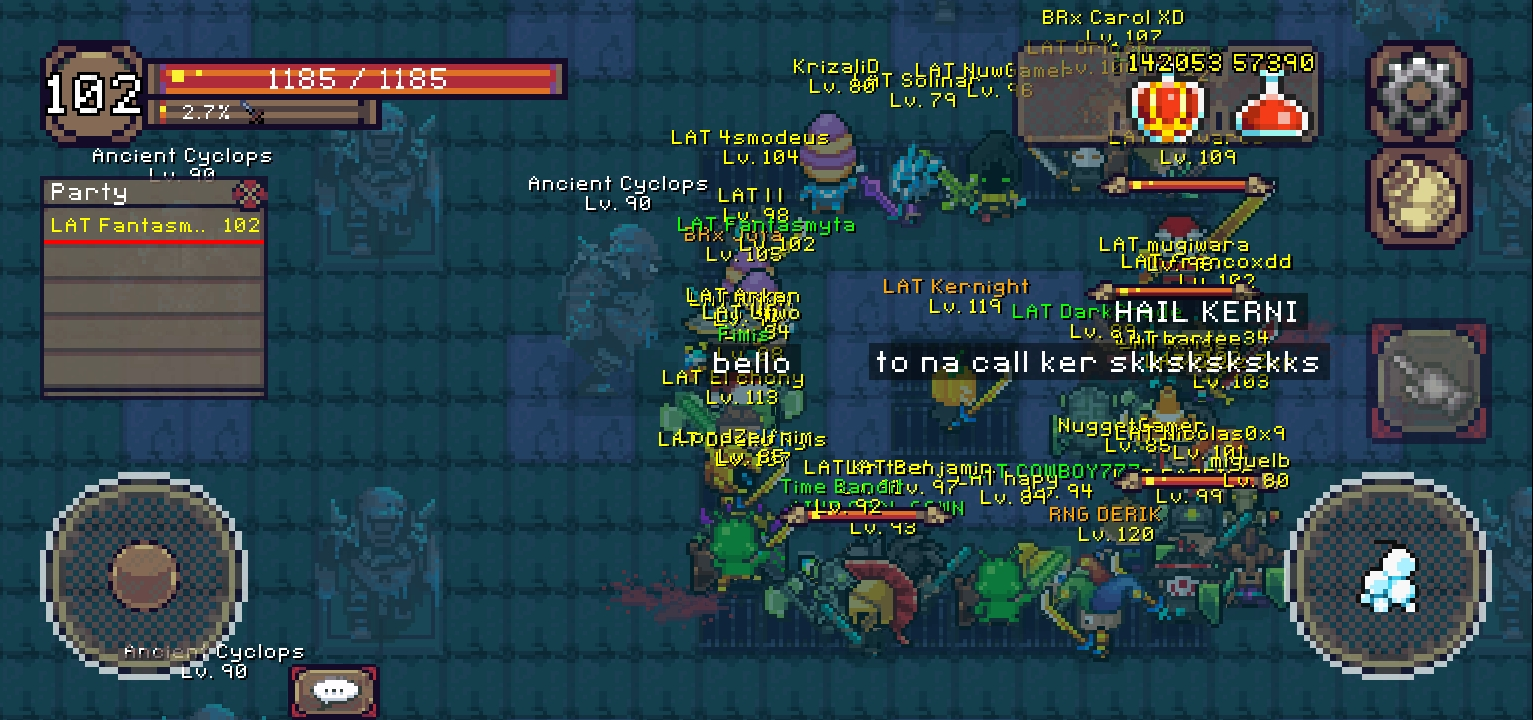The width and height of the screenshot is (1533, 720).
Task: Tap the white fist attack button
Action: point(1391,579)
